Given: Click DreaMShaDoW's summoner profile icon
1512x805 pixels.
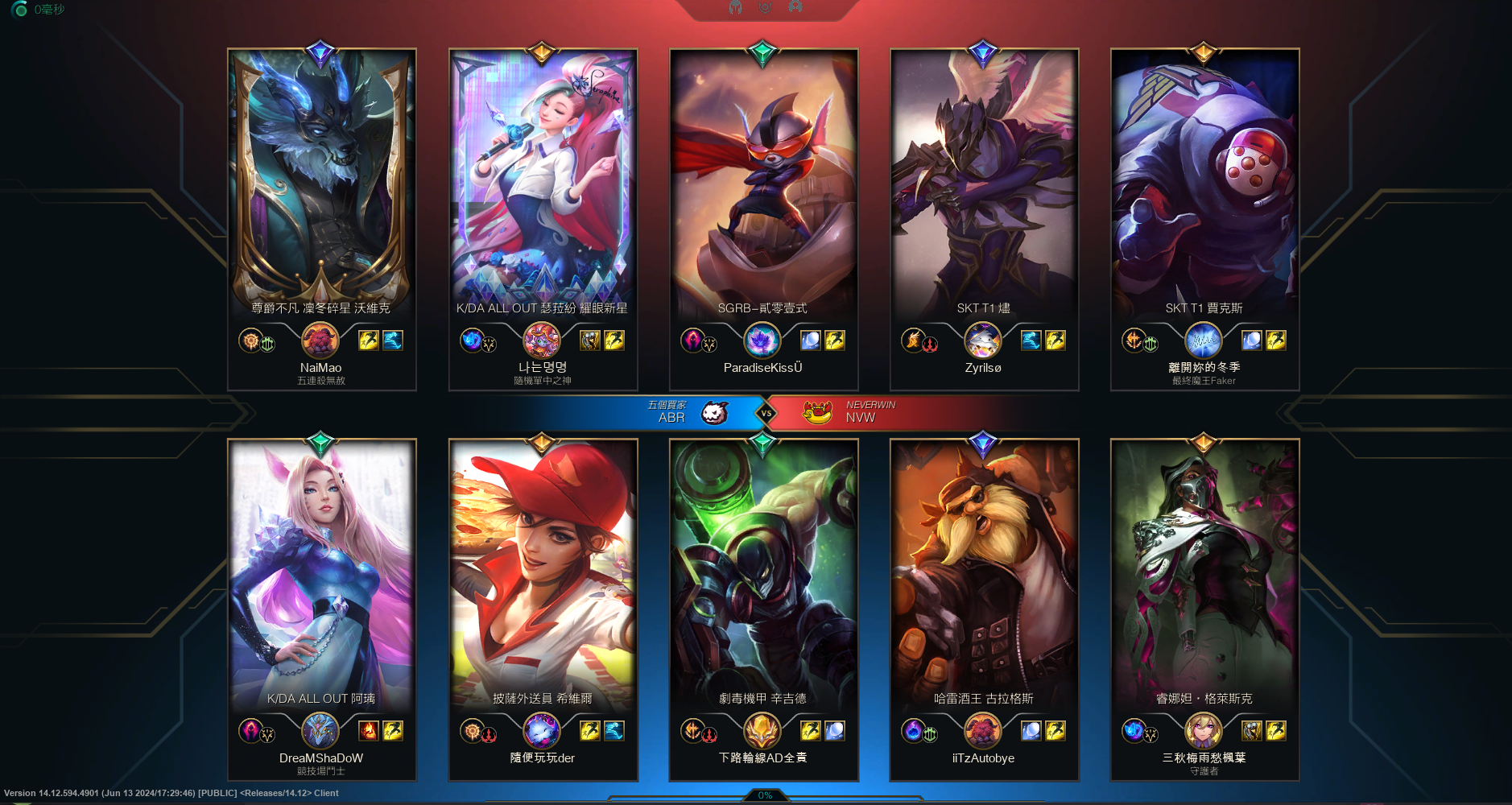Looking at the screenshot, I should (x=320, y=731).
